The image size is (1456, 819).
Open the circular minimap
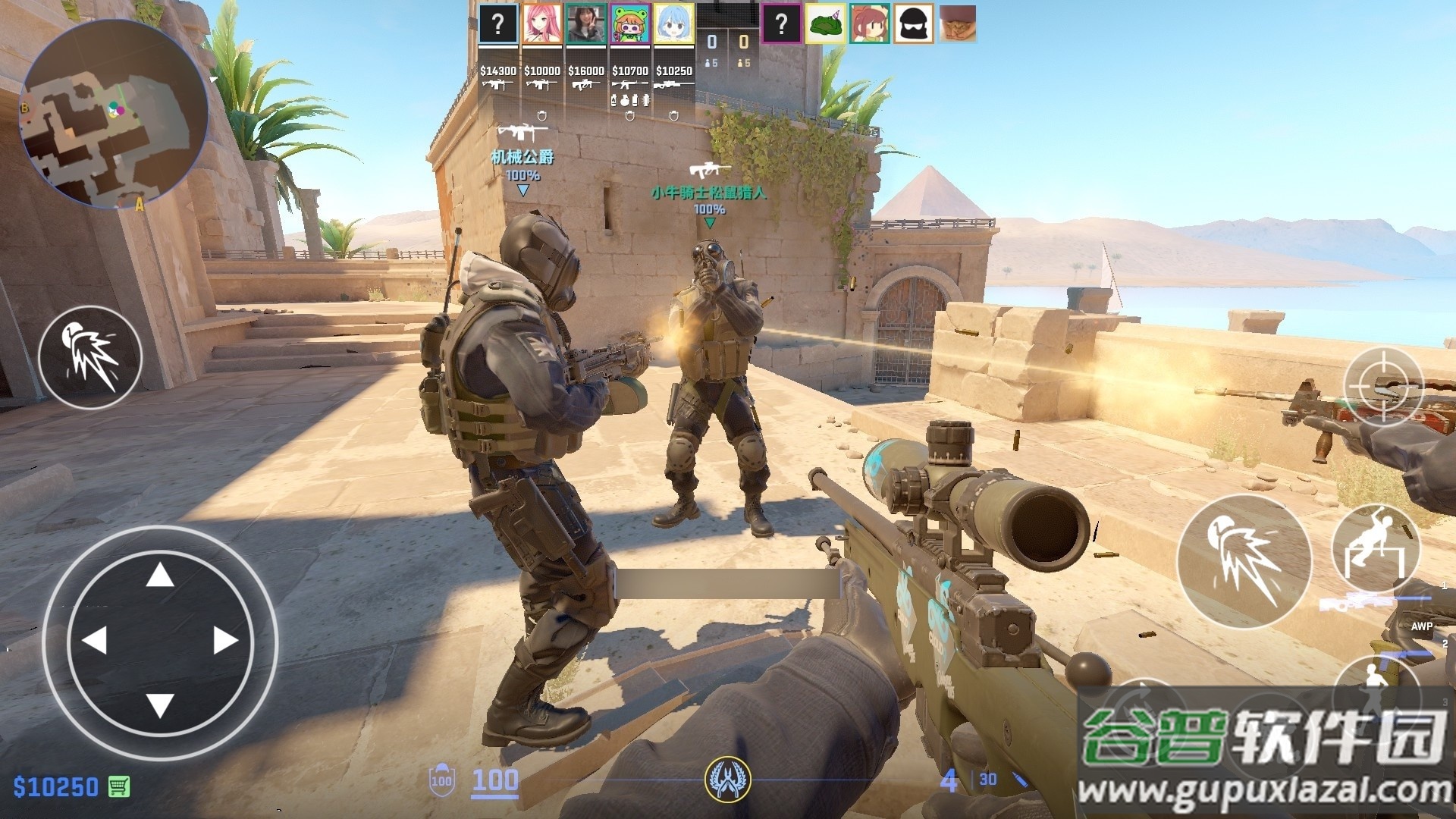tap(114, 114)
